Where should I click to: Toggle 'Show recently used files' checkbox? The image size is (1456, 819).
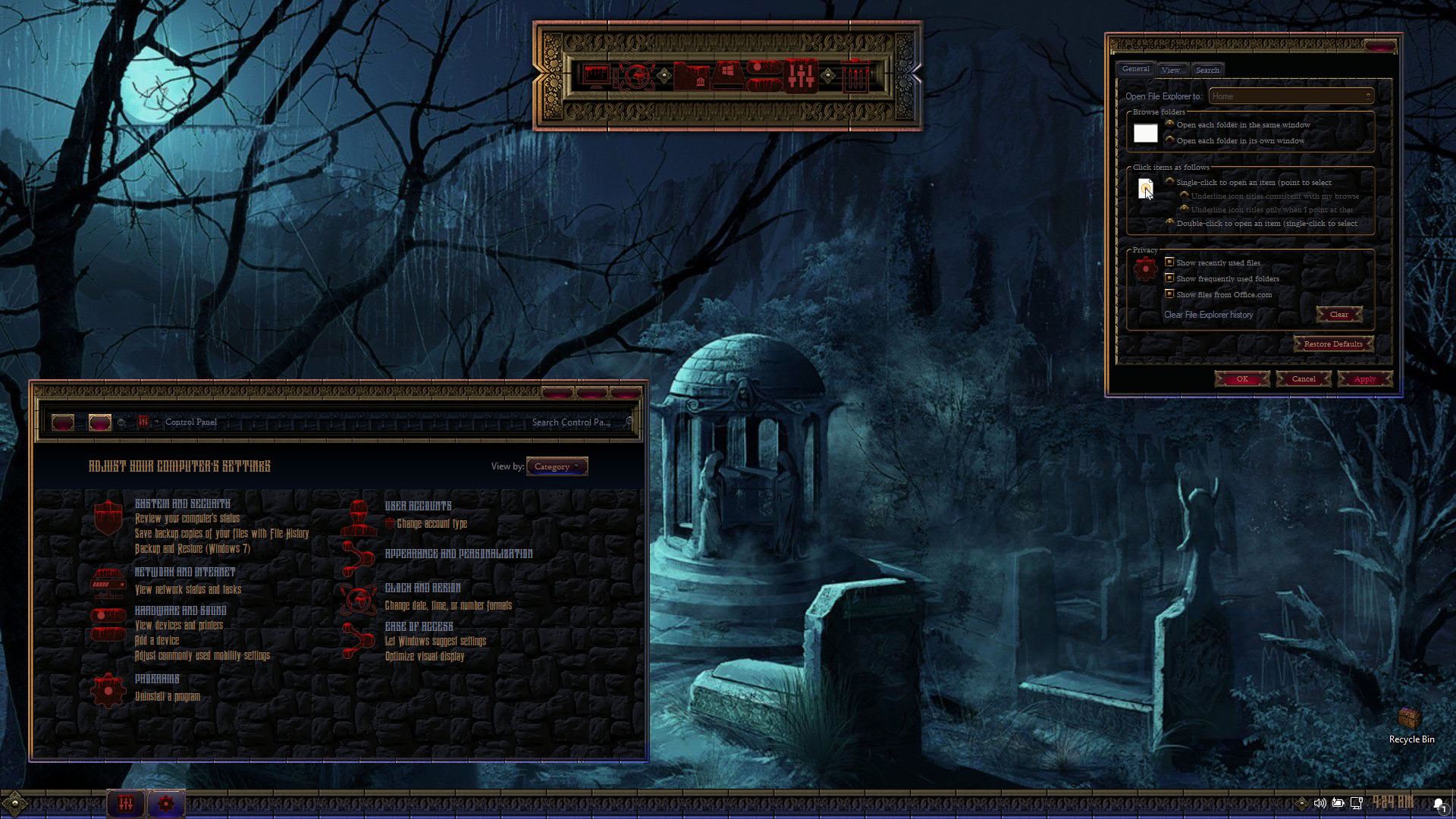1169,262
